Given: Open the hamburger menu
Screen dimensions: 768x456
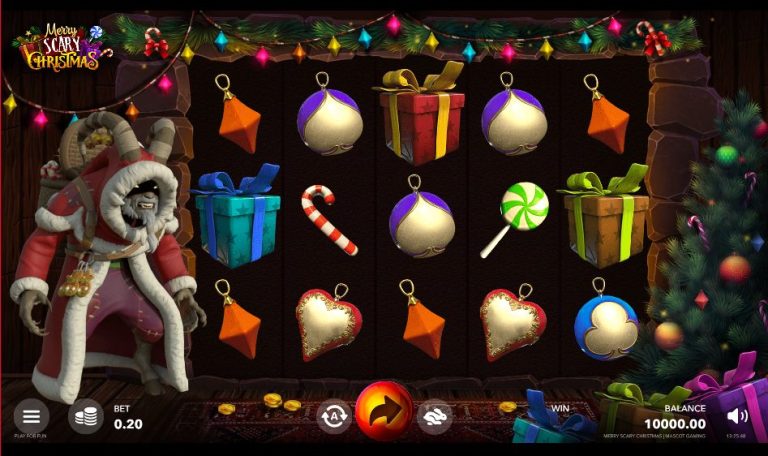Looking at the screenshot, I should point(31,415).
